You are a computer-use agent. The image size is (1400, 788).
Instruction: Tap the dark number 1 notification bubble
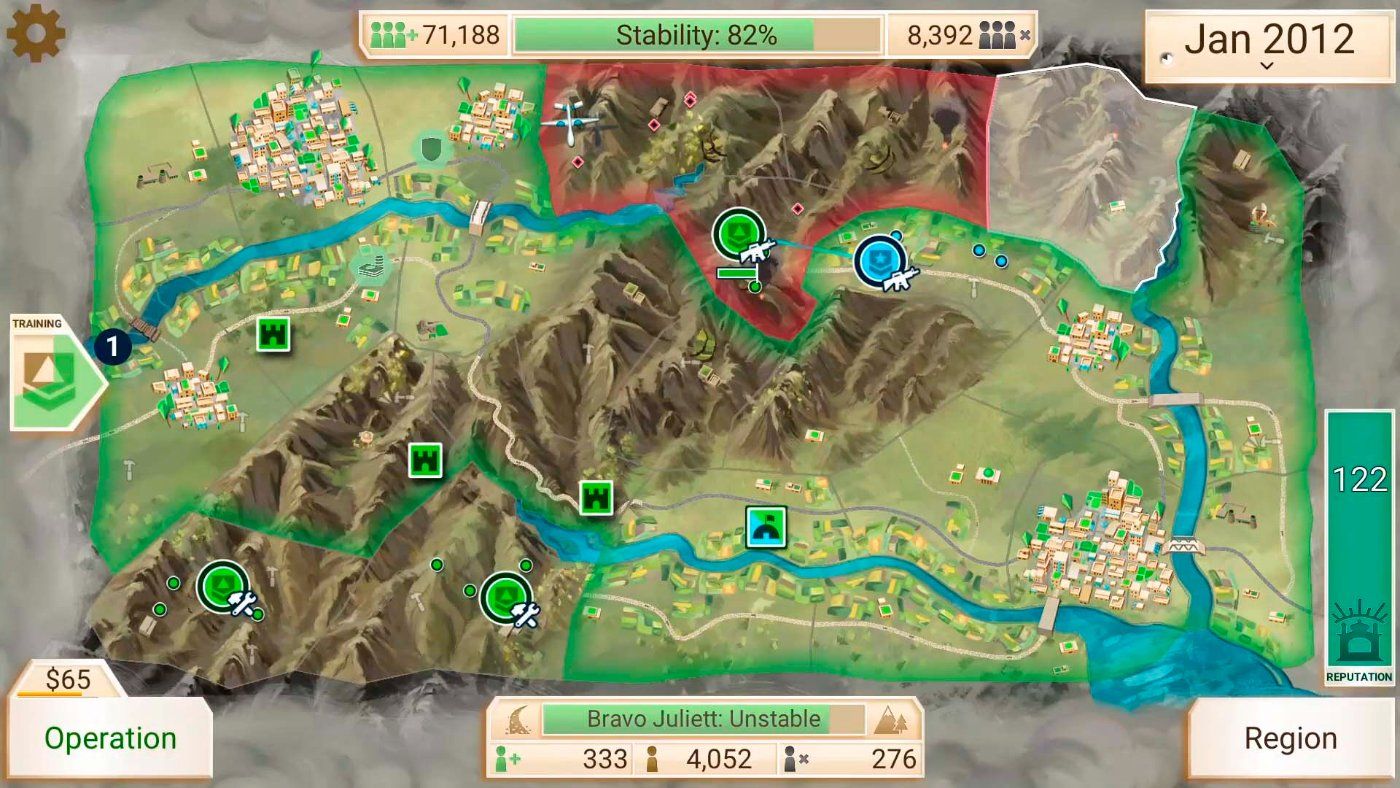(x=114, y=347)
